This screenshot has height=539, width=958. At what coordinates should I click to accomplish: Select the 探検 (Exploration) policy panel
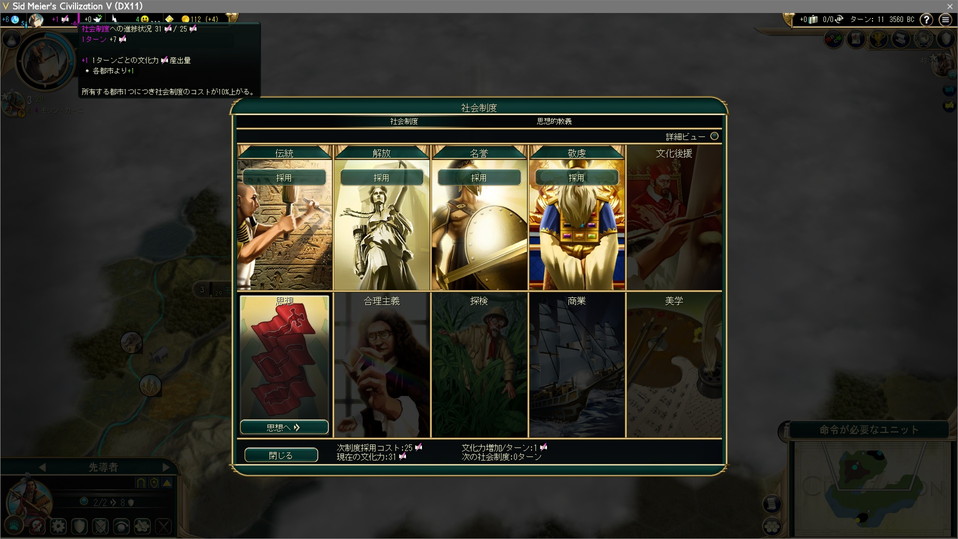tap(479, 365)
